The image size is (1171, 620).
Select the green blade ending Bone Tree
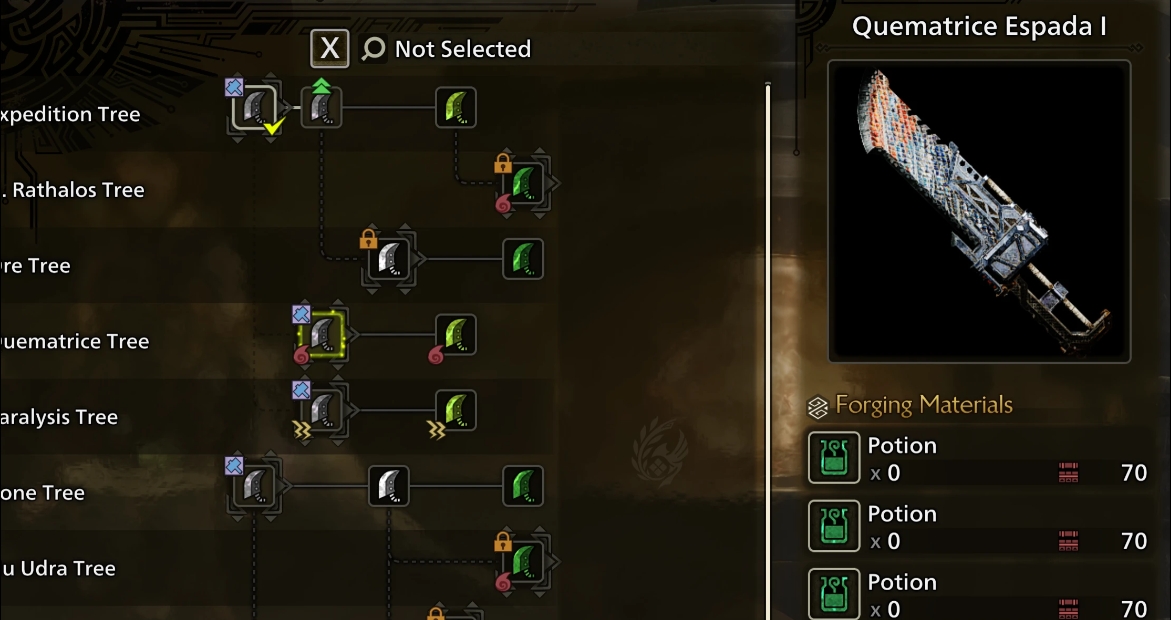pos(522,487)
